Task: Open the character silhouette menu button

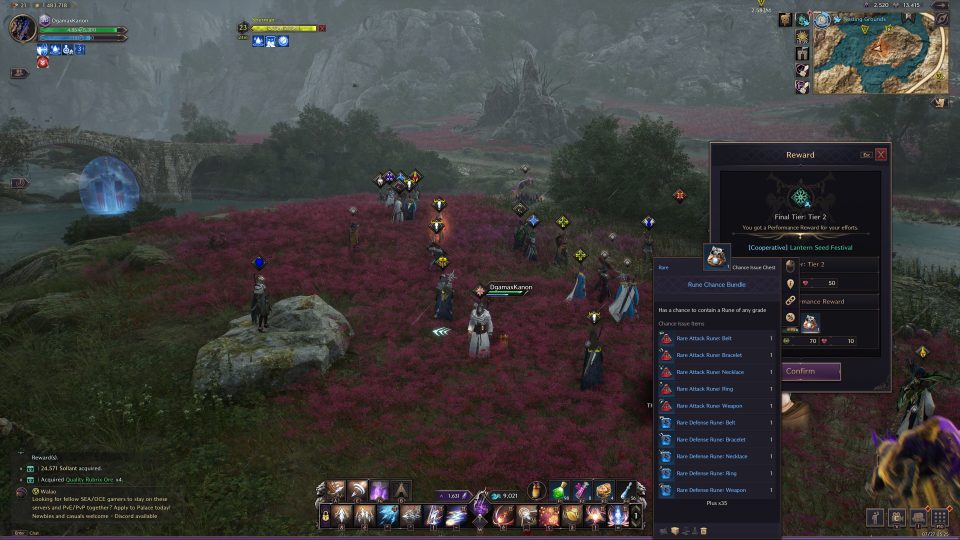Action: (875, 517)
